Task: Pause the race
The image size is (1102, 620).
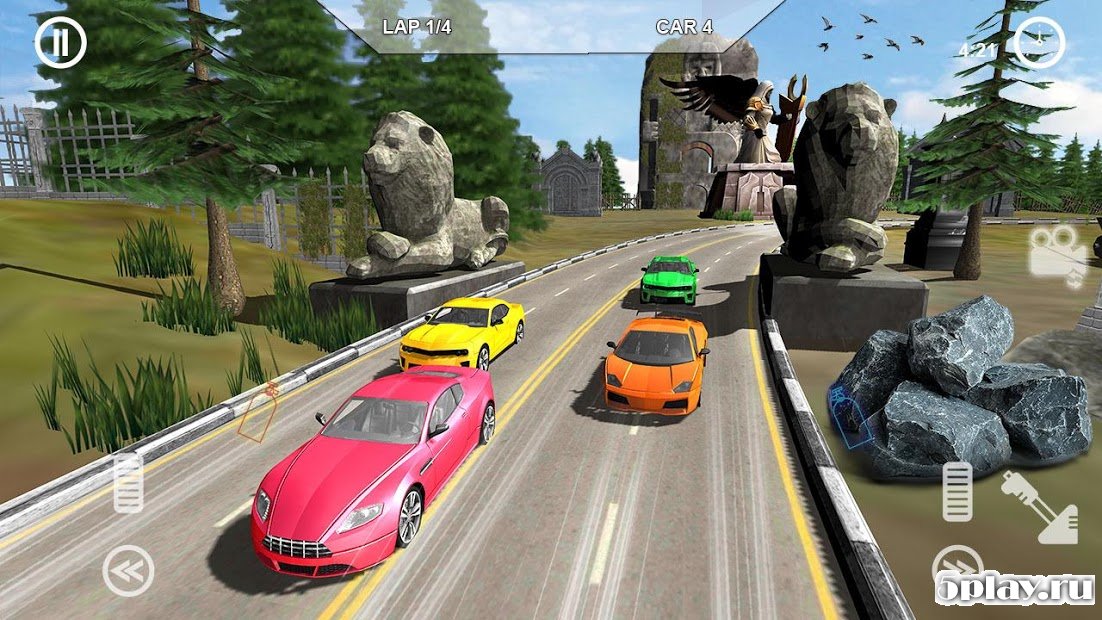Action: point(60,42)
